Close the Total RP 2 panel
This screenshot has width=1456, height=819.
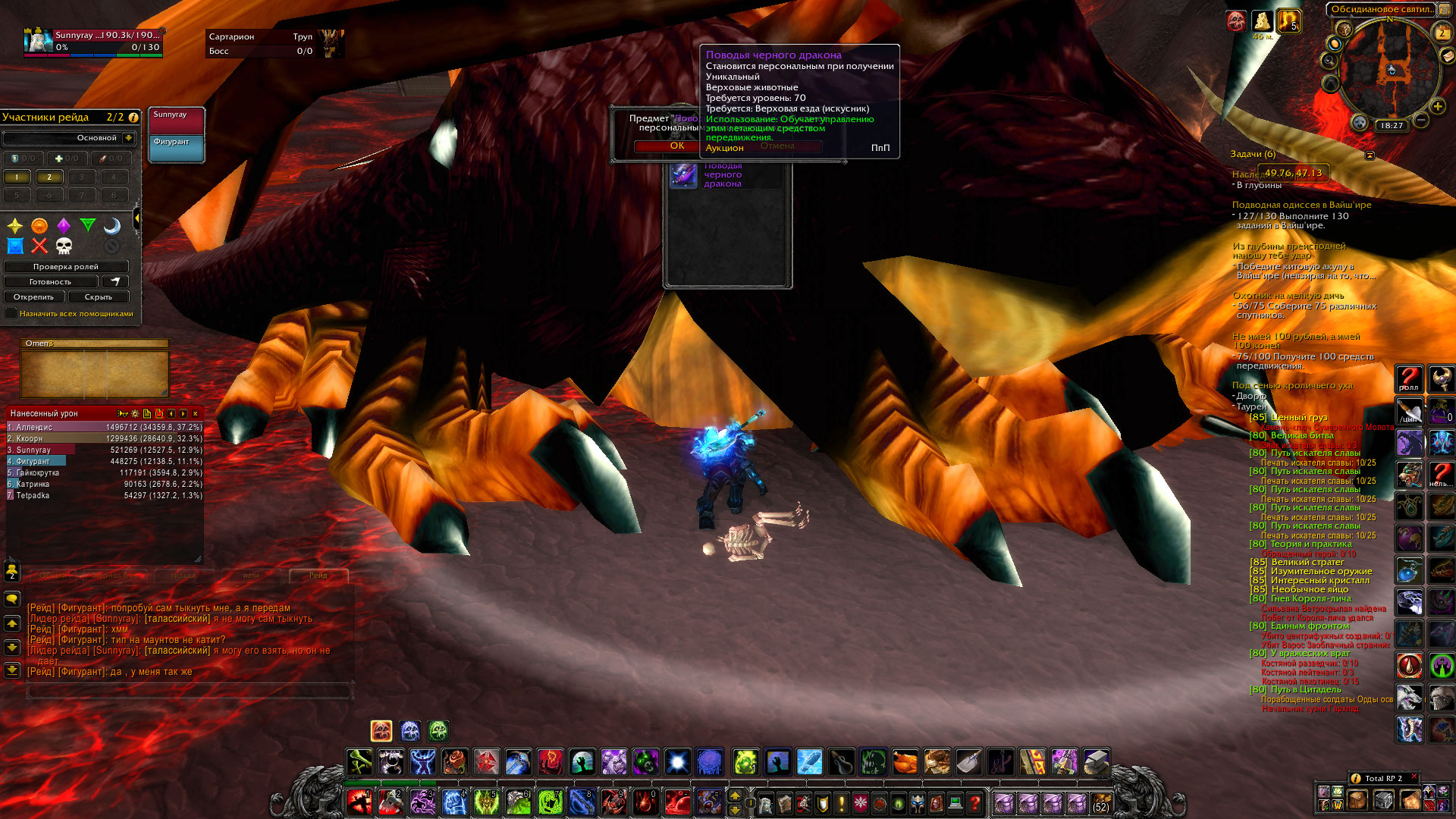coord(1414,777)
